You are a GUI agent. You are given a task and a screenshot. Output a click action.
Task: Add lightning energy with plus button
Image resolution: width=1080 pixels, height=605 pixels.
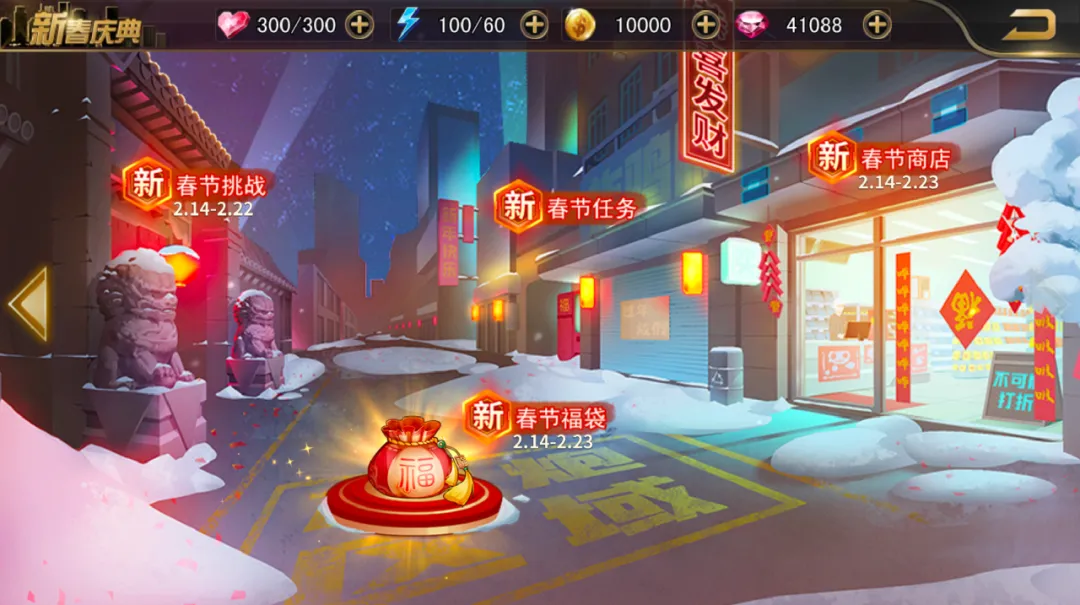click(x=535, y=25)
